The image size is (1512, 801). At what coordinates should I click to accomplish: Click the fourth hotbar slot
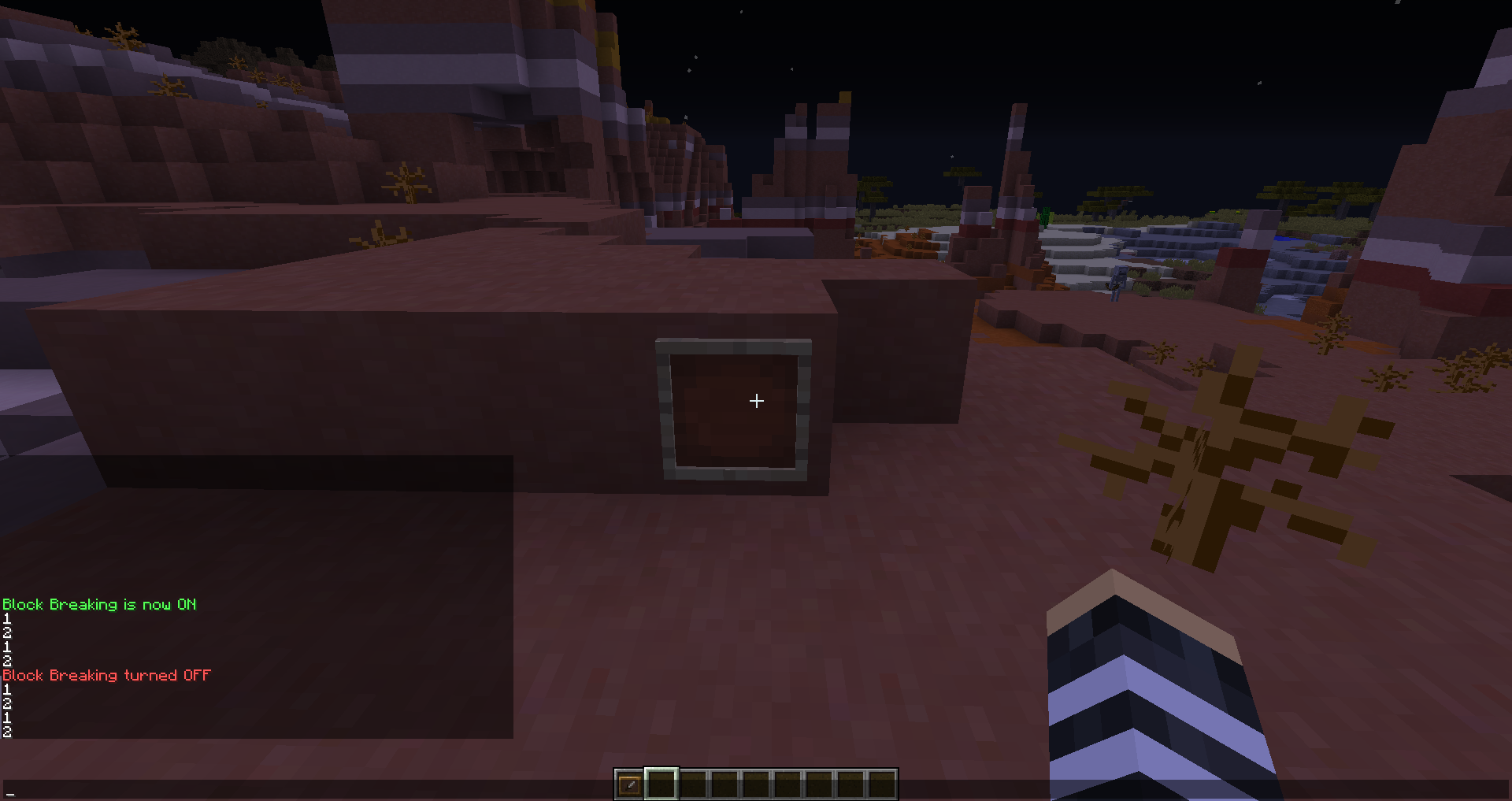click(724, 784)
